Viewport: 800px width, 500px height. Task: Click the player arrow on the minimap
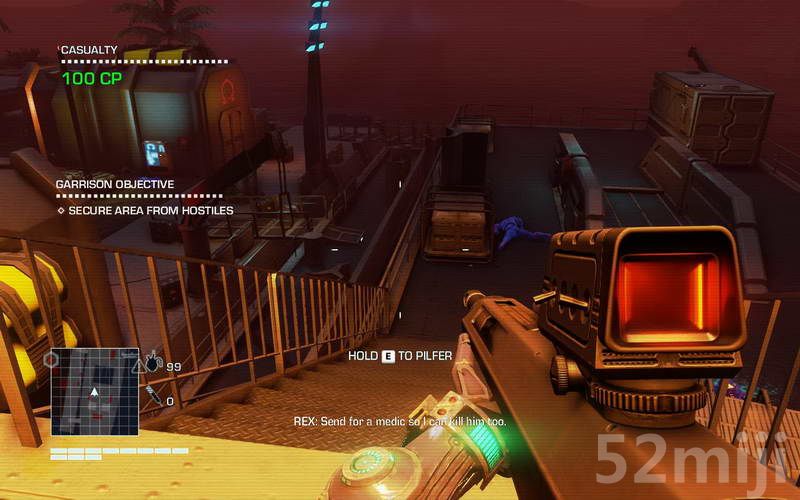[x=94, y=391]
